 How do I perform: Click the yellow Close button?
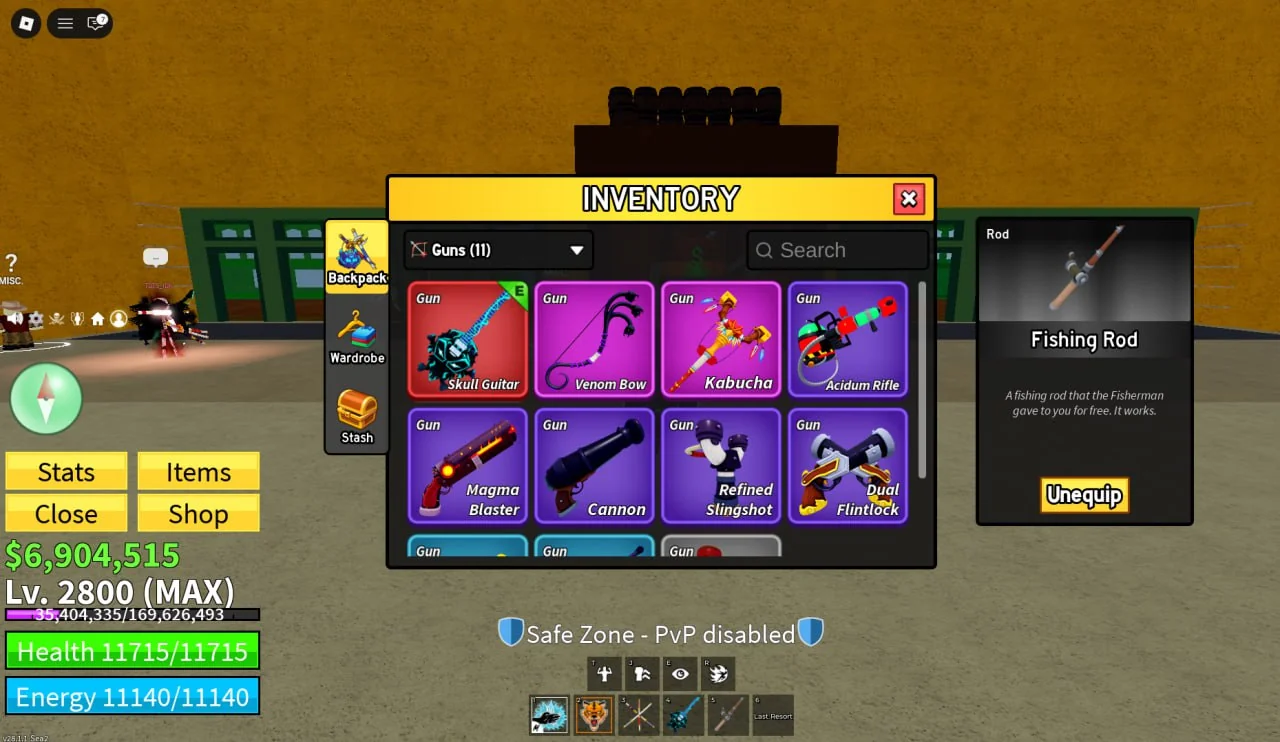click(66, 513)
